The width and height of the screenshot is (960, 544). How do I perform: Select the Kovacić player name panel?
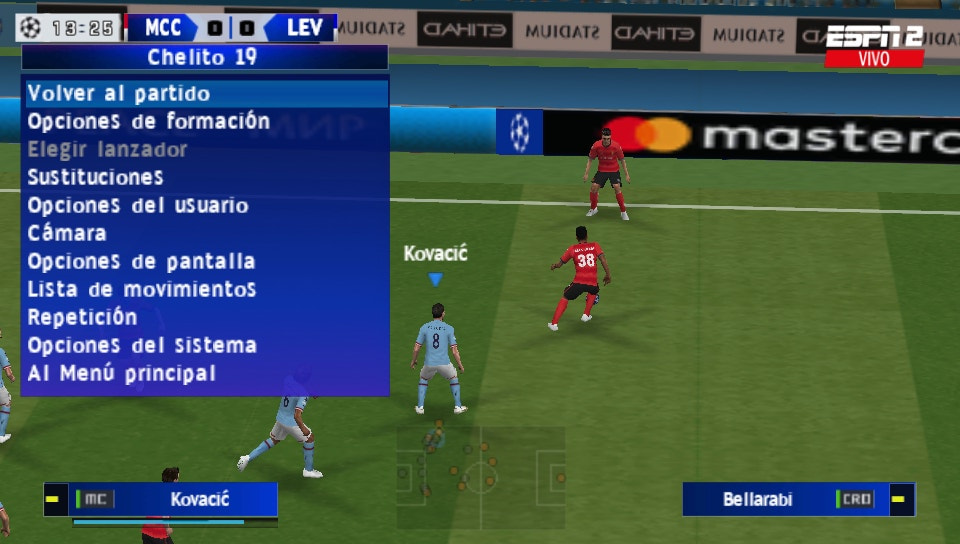click(160, 499)
